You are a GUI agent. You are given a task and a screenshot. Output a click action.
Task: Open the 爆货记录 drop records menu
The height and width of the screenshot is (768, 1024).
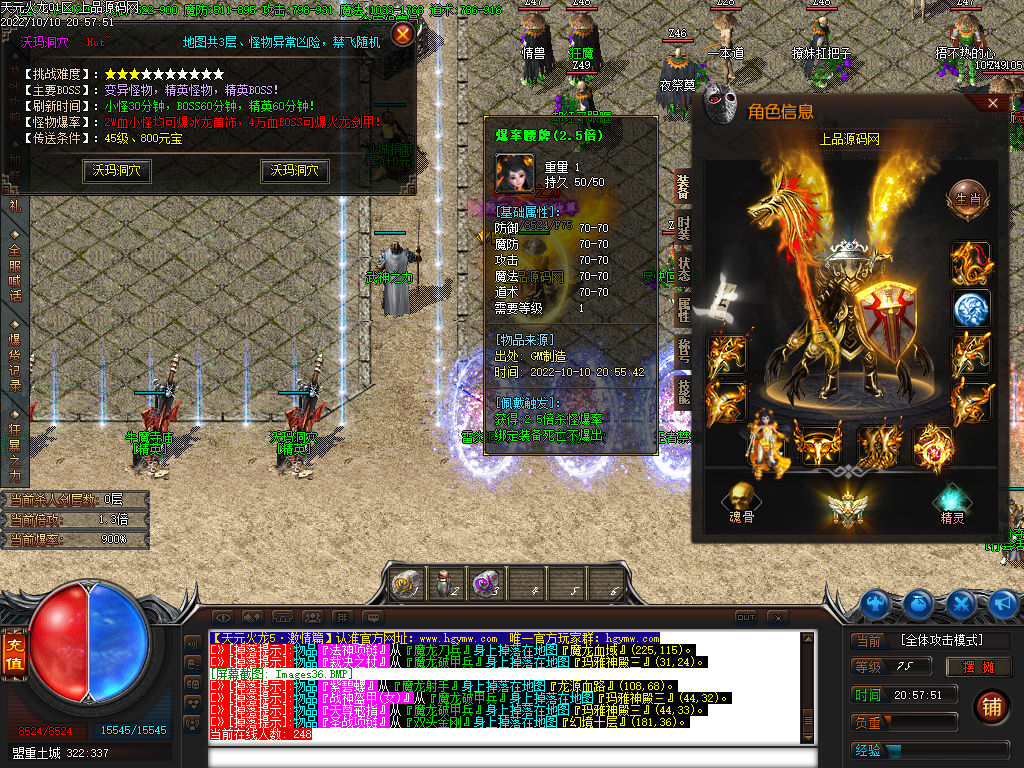pos(14,355)
